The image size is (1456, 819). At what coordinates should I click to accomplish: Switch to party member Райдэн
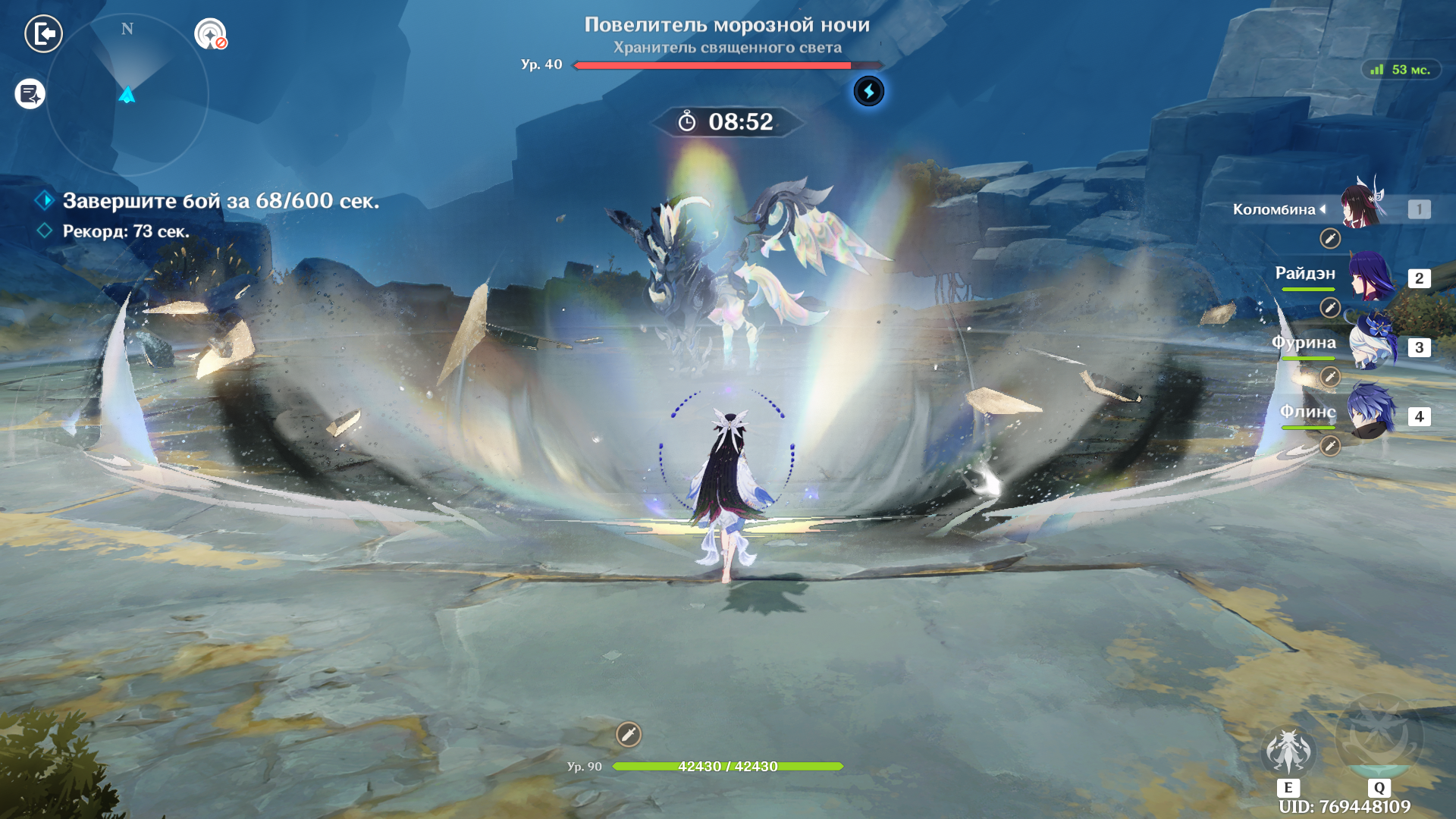click(x=1371, y=278)
